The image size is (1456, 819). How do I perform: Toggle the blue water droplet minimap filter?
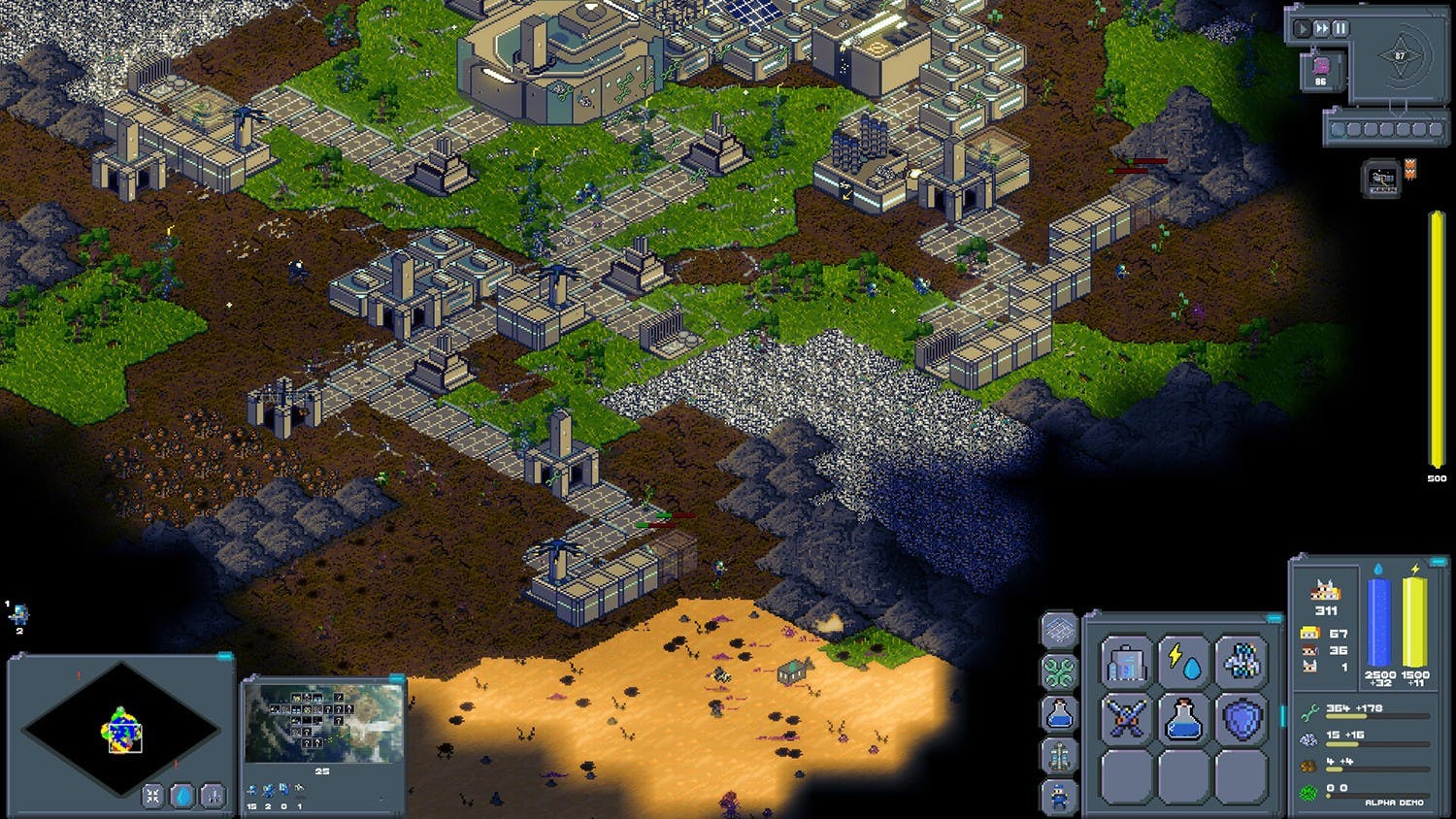182,796
